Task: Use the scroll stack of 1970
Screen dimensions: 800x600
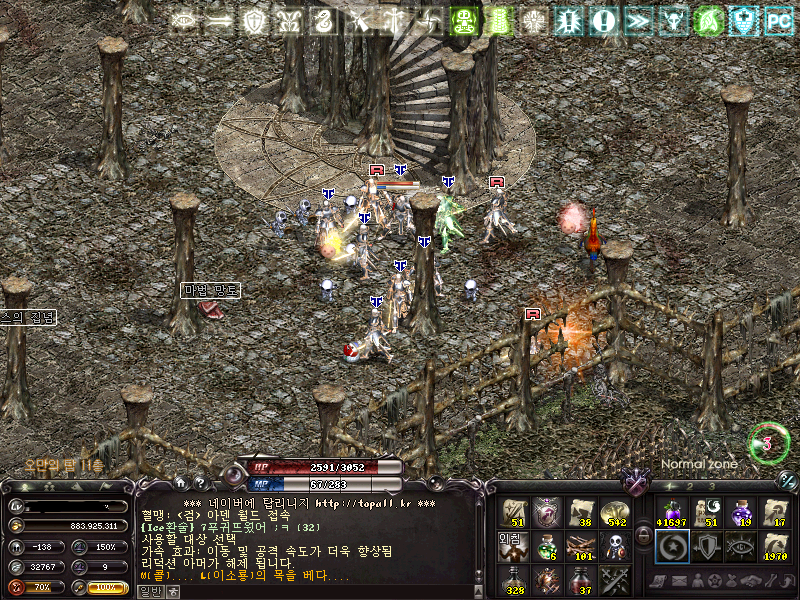Action: (775, 546)
